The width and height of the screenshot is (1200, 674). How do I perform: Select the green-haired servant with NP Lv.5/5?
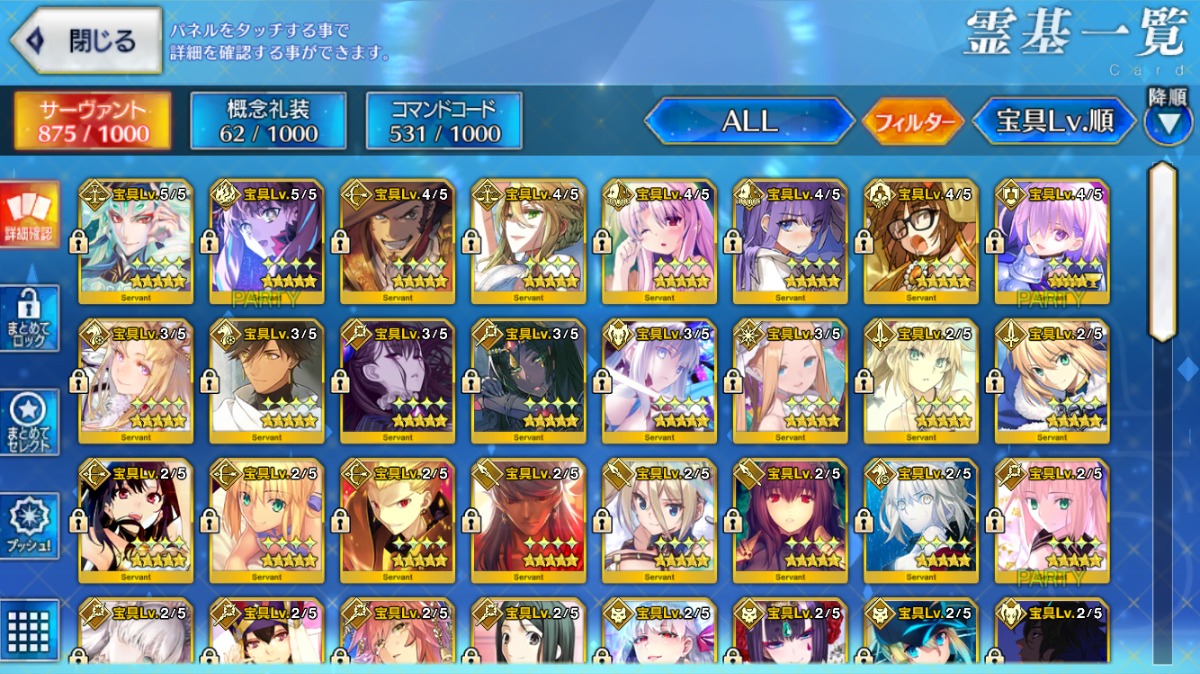(135, 241)
